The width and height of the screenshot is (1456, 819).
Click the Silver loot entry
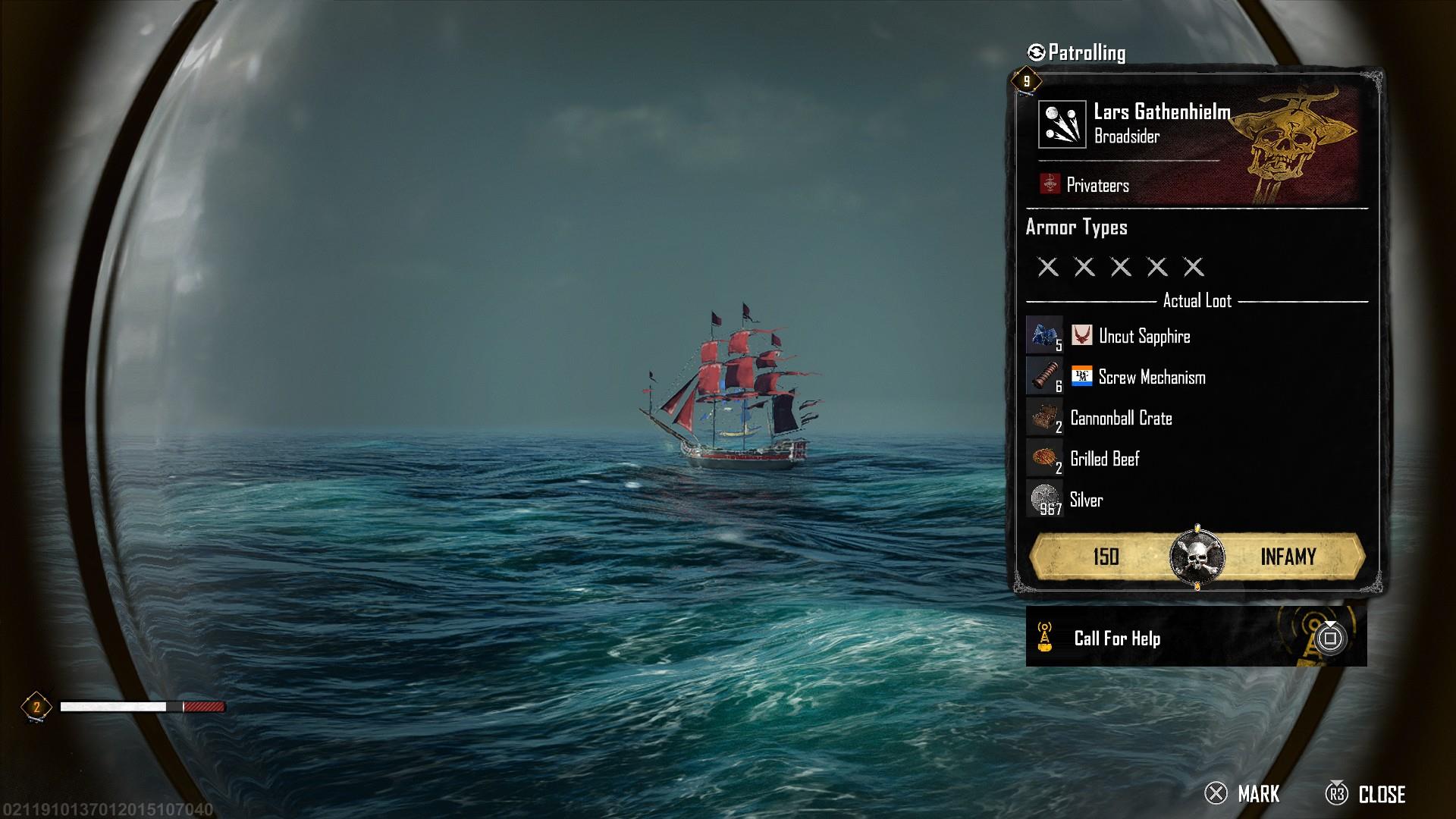1086,500
